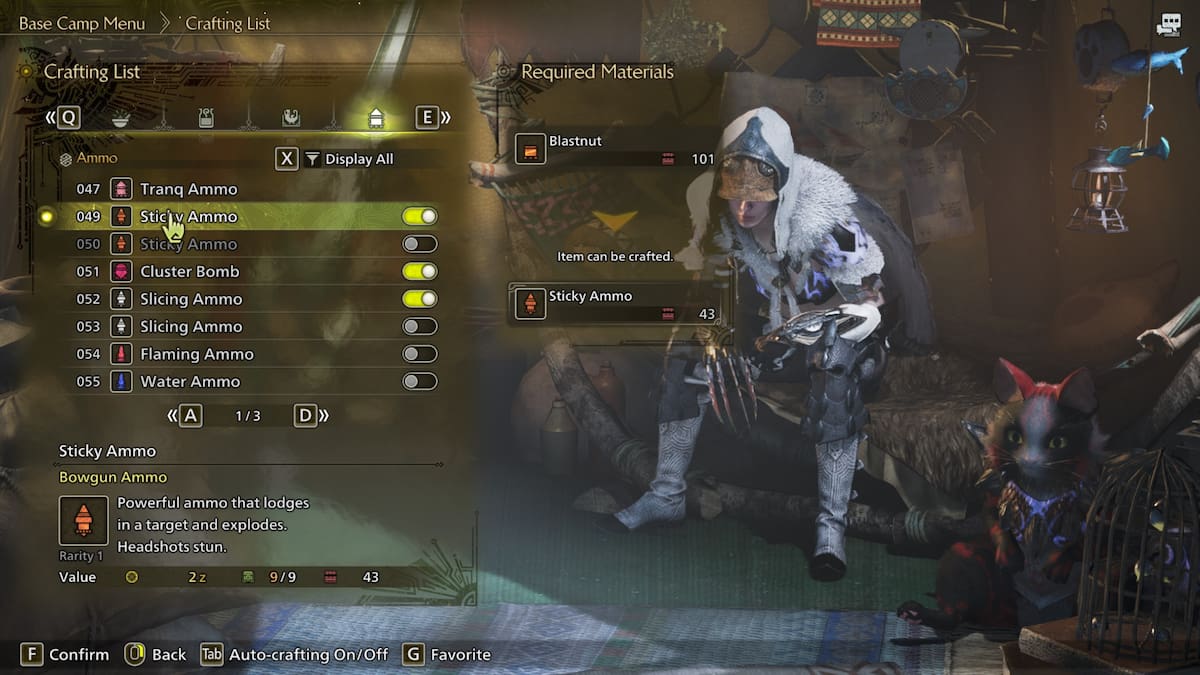Switch to the mortar and bowl tab
The height and width of the screenshot is (675, 1200).
click(120, 118)
